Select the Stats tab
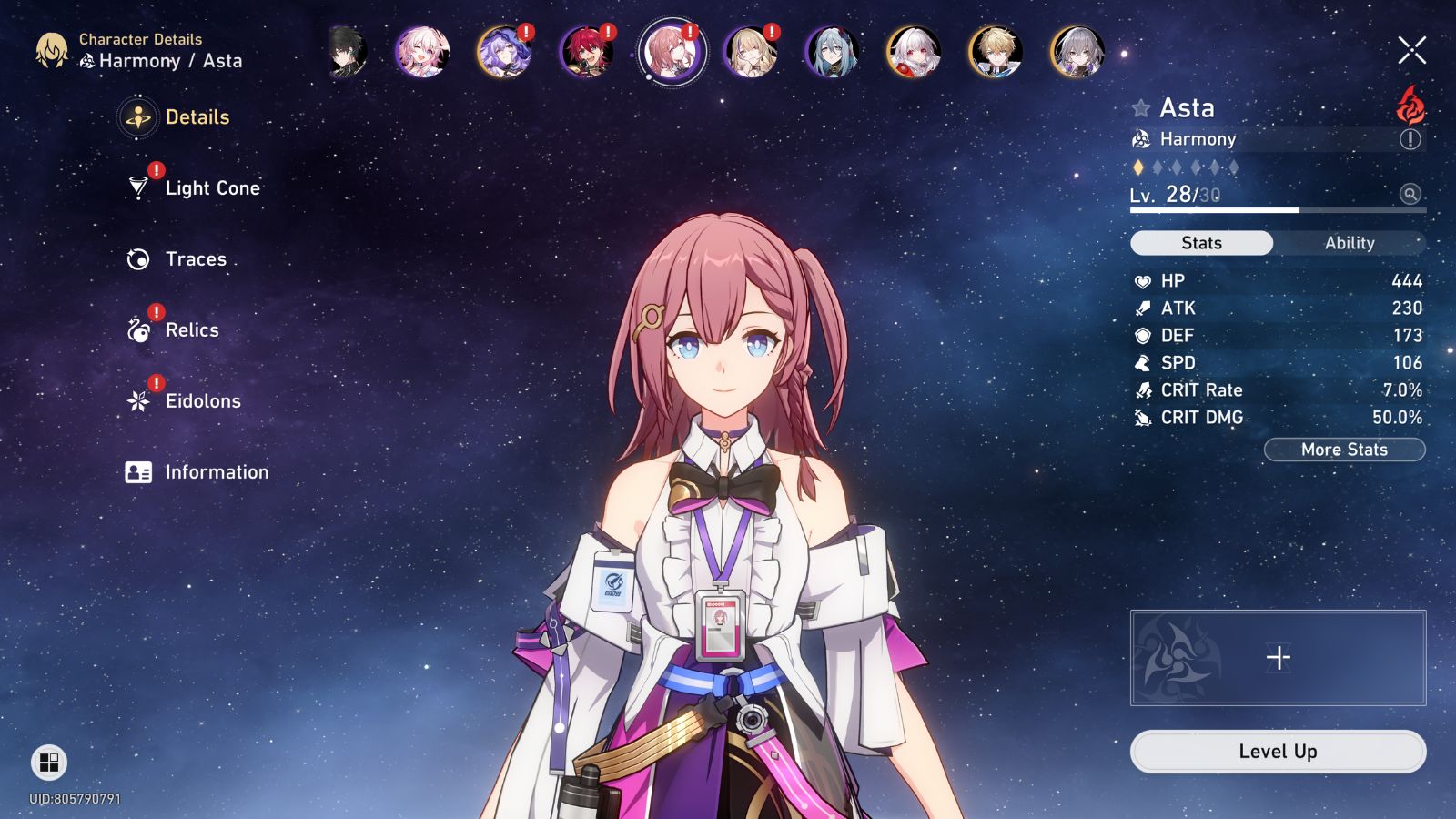 point(1201,243)
